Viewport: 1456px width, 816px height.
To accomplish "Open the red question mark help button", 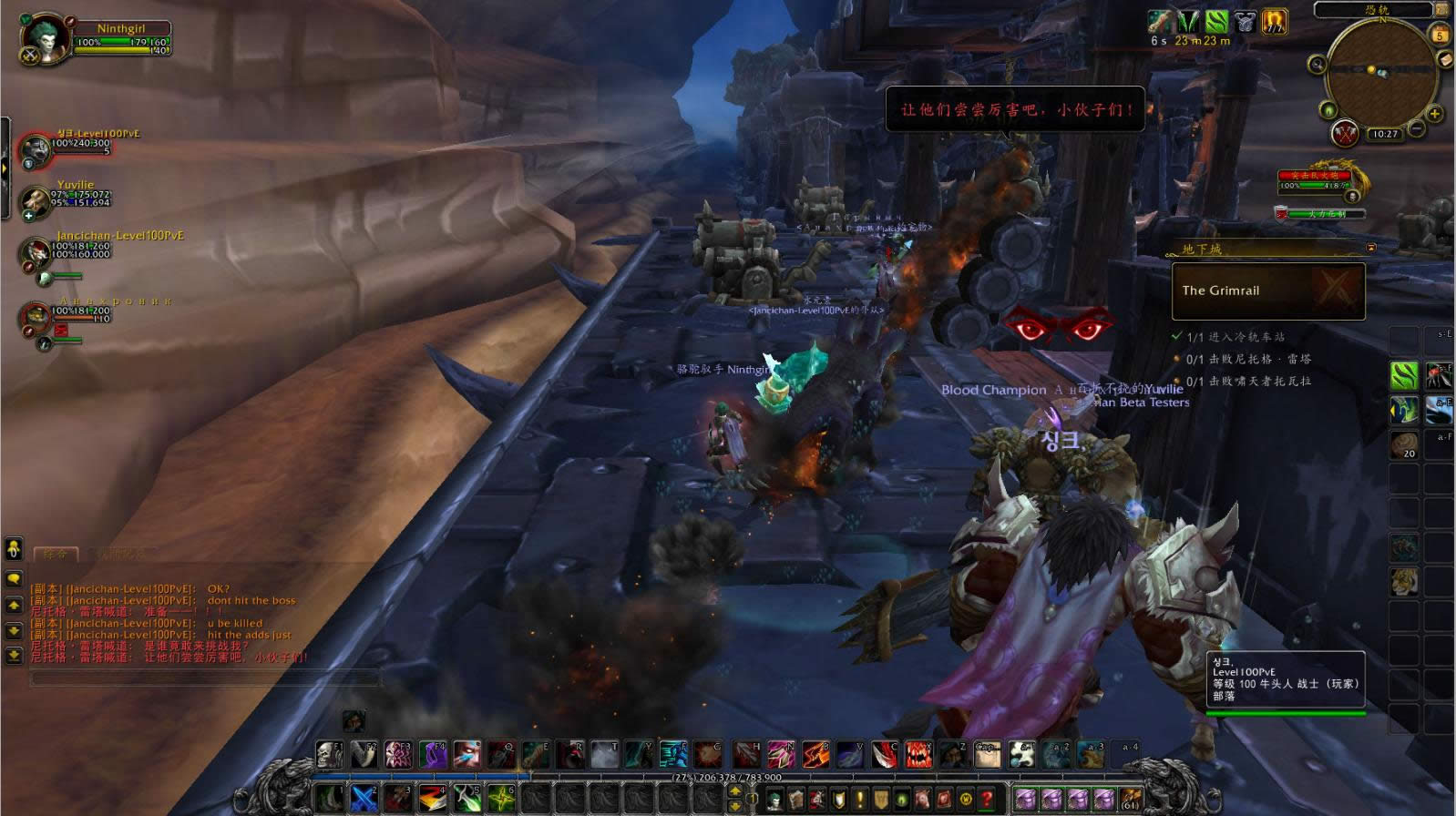I will [986, 800].
